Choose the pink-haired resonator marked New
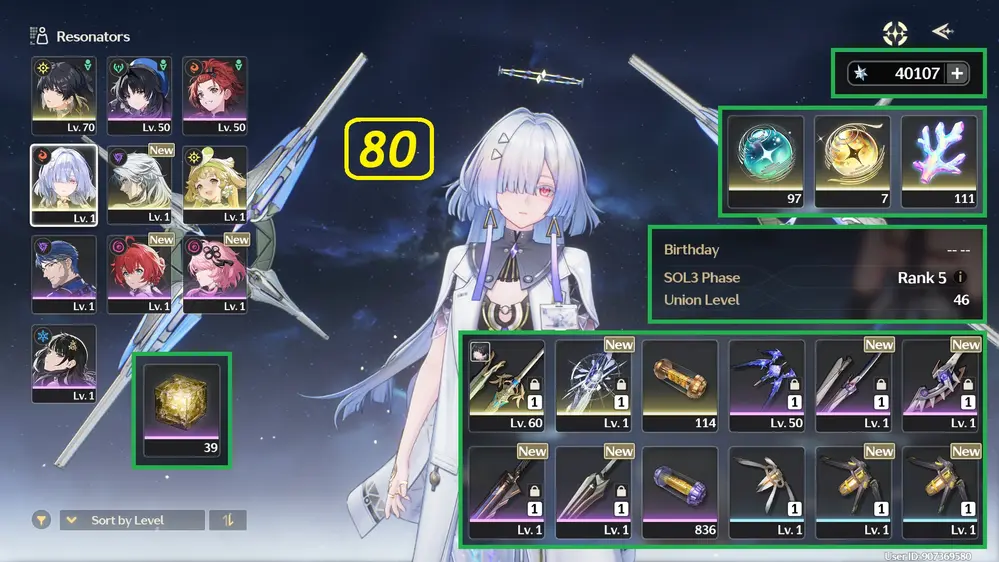 coord(215,273)
